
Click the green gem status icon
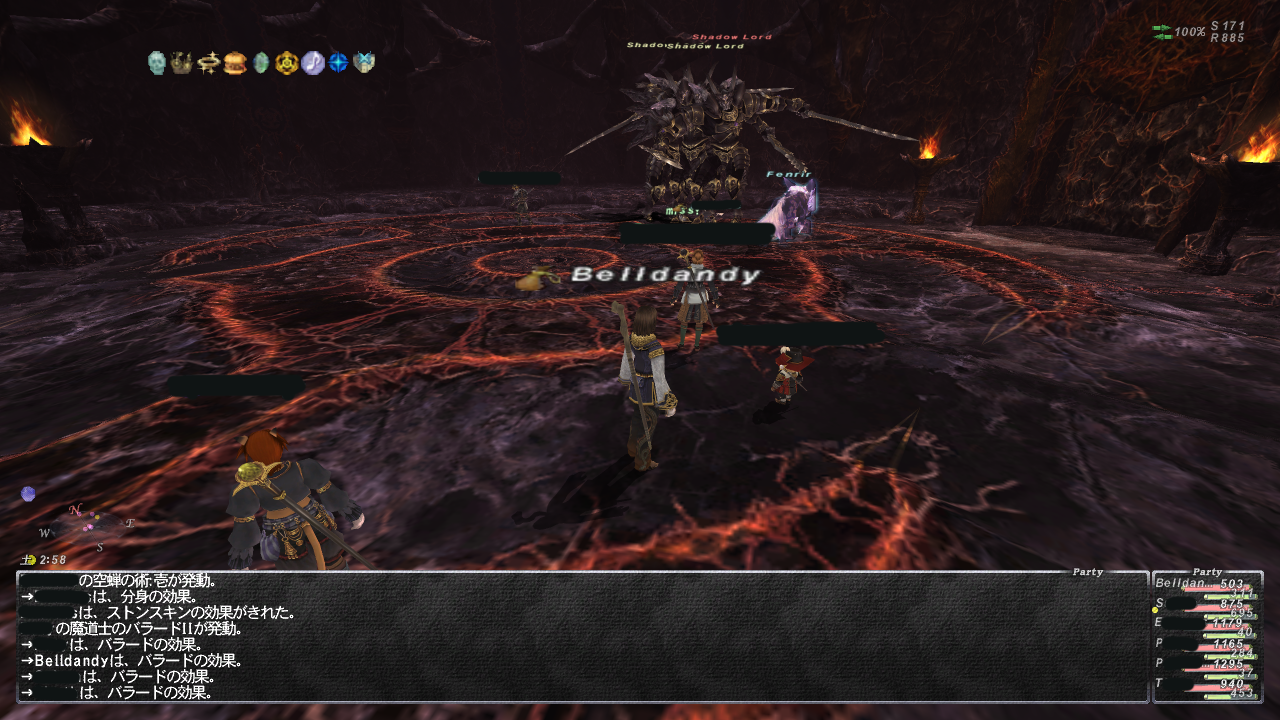coord(261,63)
